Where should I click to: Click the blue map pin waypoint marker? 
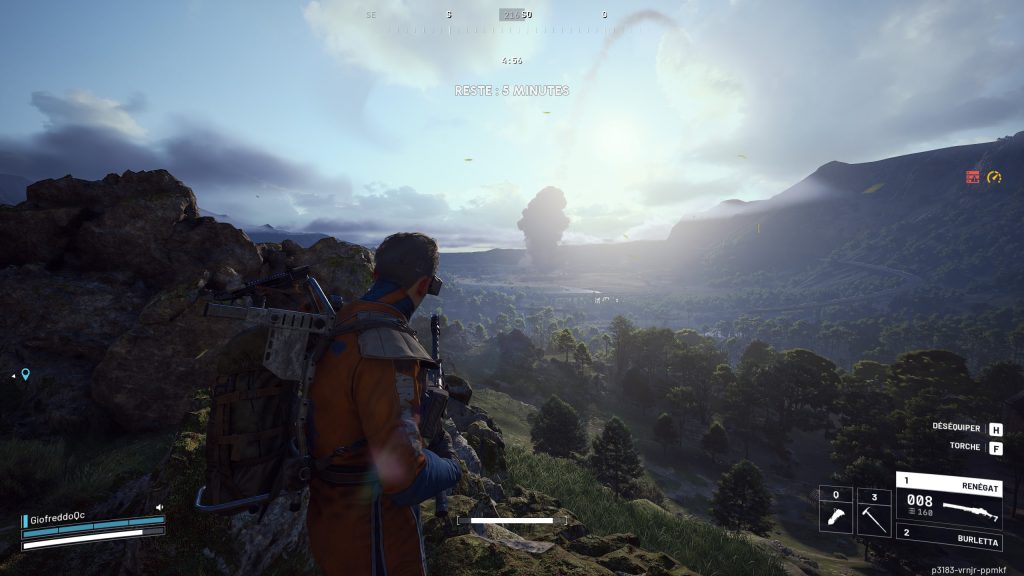[x=25, y=375]
